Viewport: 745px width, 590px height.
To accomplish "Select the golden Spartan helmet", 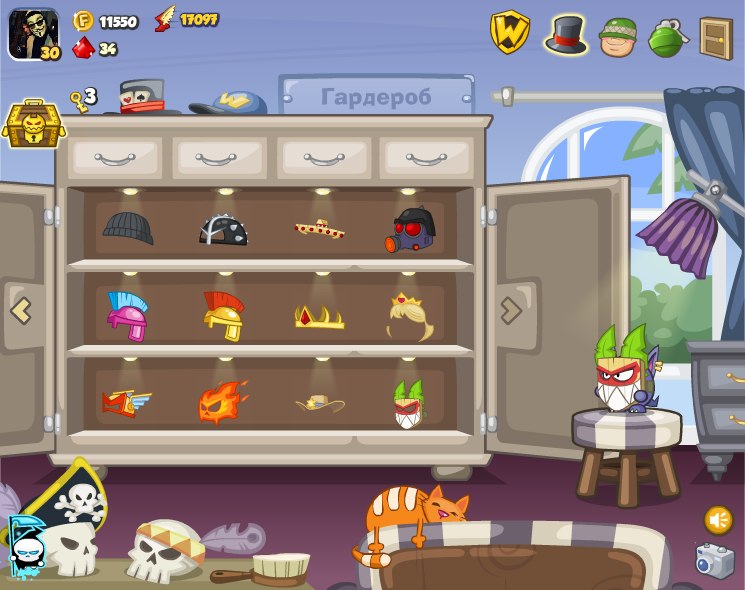I will click(223, 315).
